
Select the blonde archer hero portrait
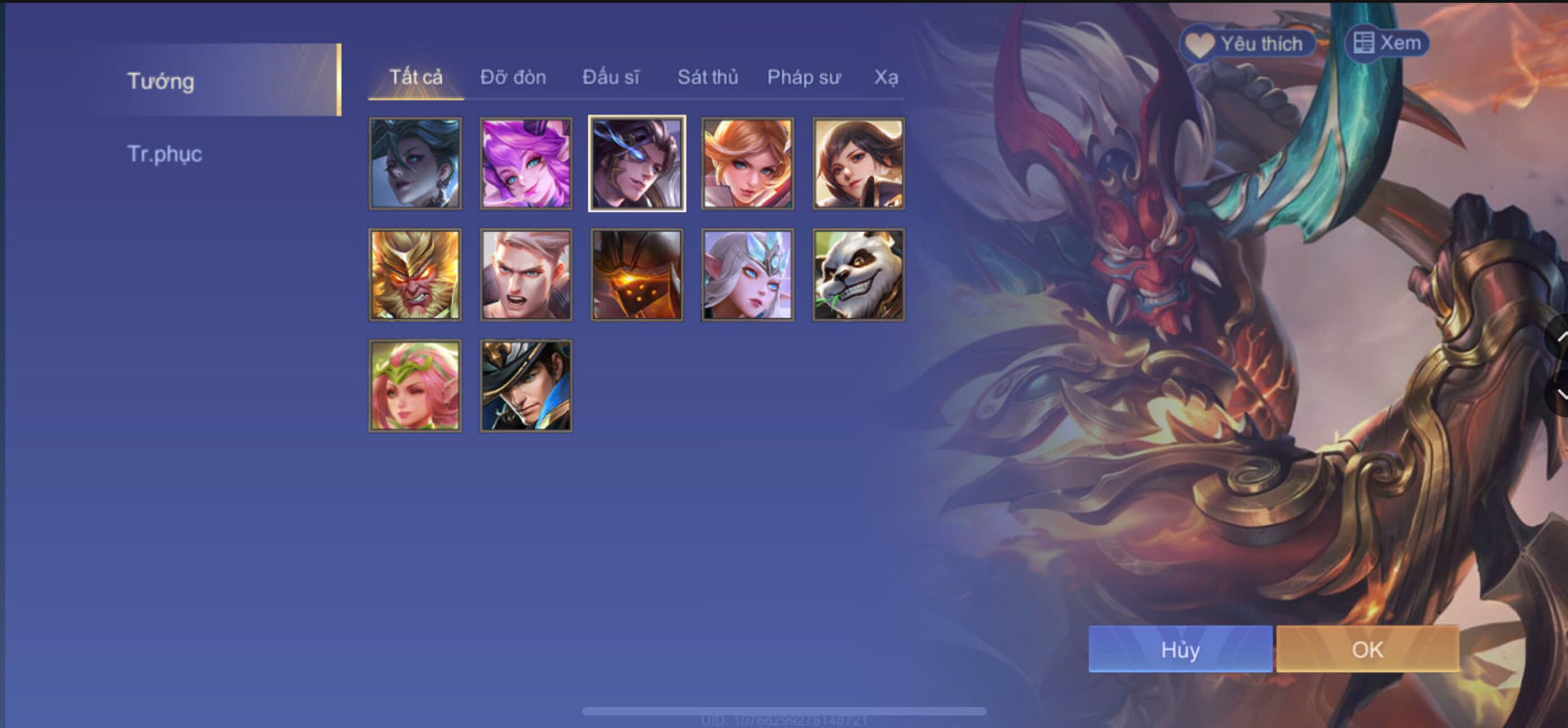(x=747, y=163)
